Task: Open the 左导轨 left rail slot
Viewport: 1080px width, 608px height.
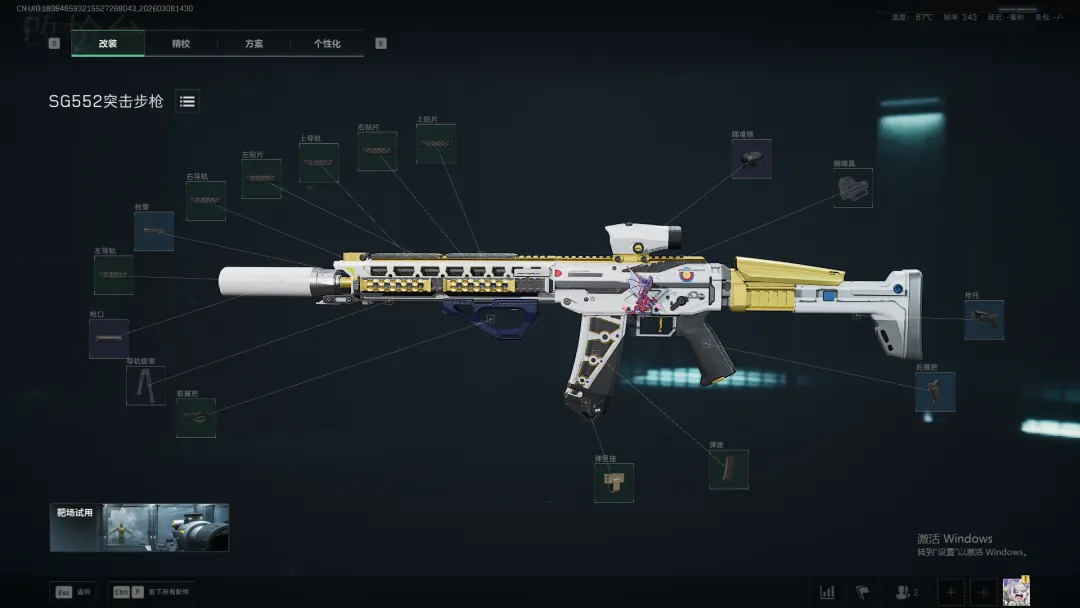Action: [114, 275]
